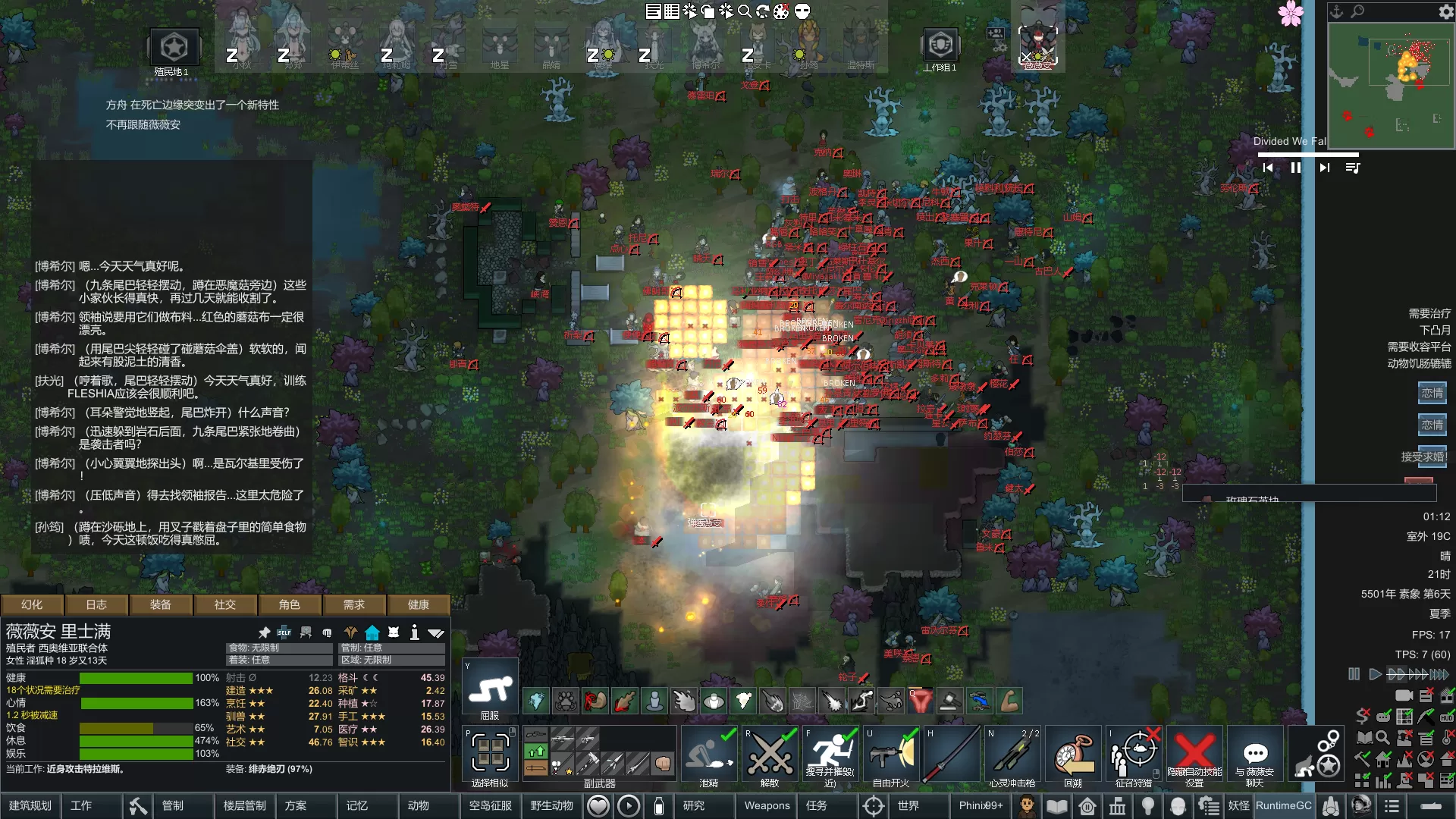Open minimap settings via gear icon
The image size is (1456, 819).
click(x=1446, y=11)
